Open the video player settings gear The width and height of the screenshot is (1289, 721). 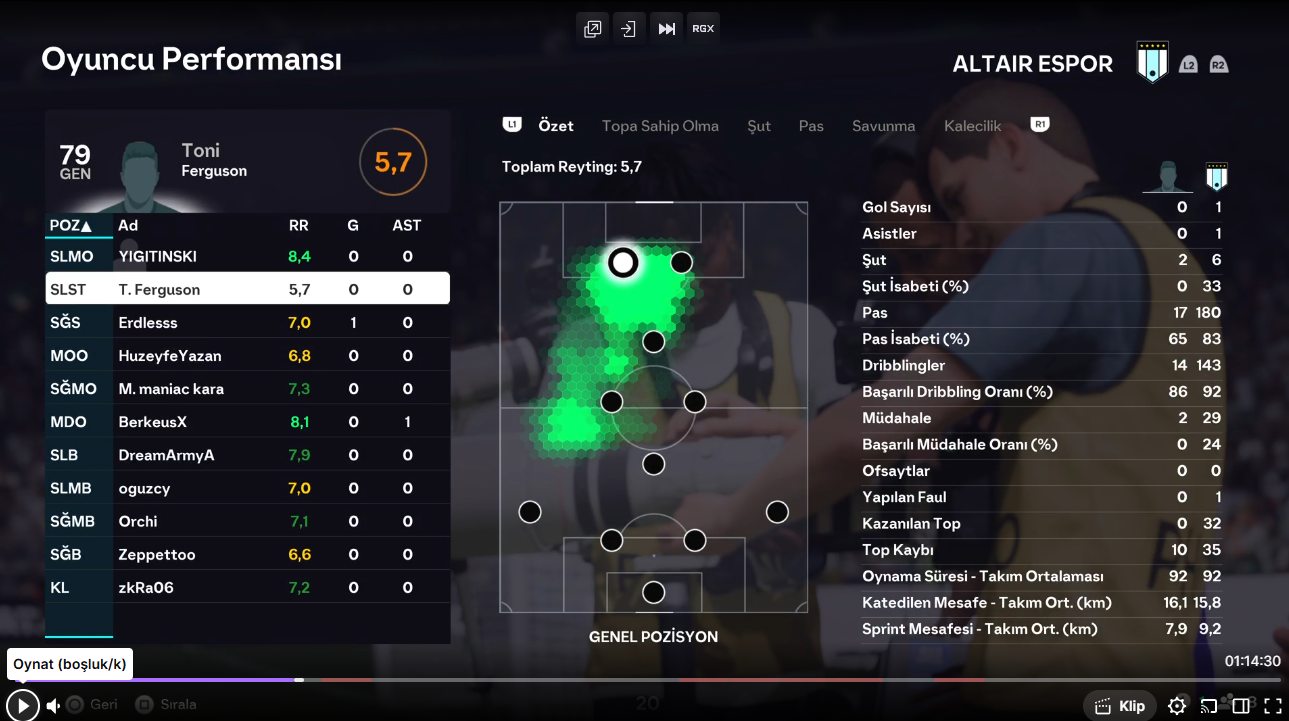pos(1177,706)
